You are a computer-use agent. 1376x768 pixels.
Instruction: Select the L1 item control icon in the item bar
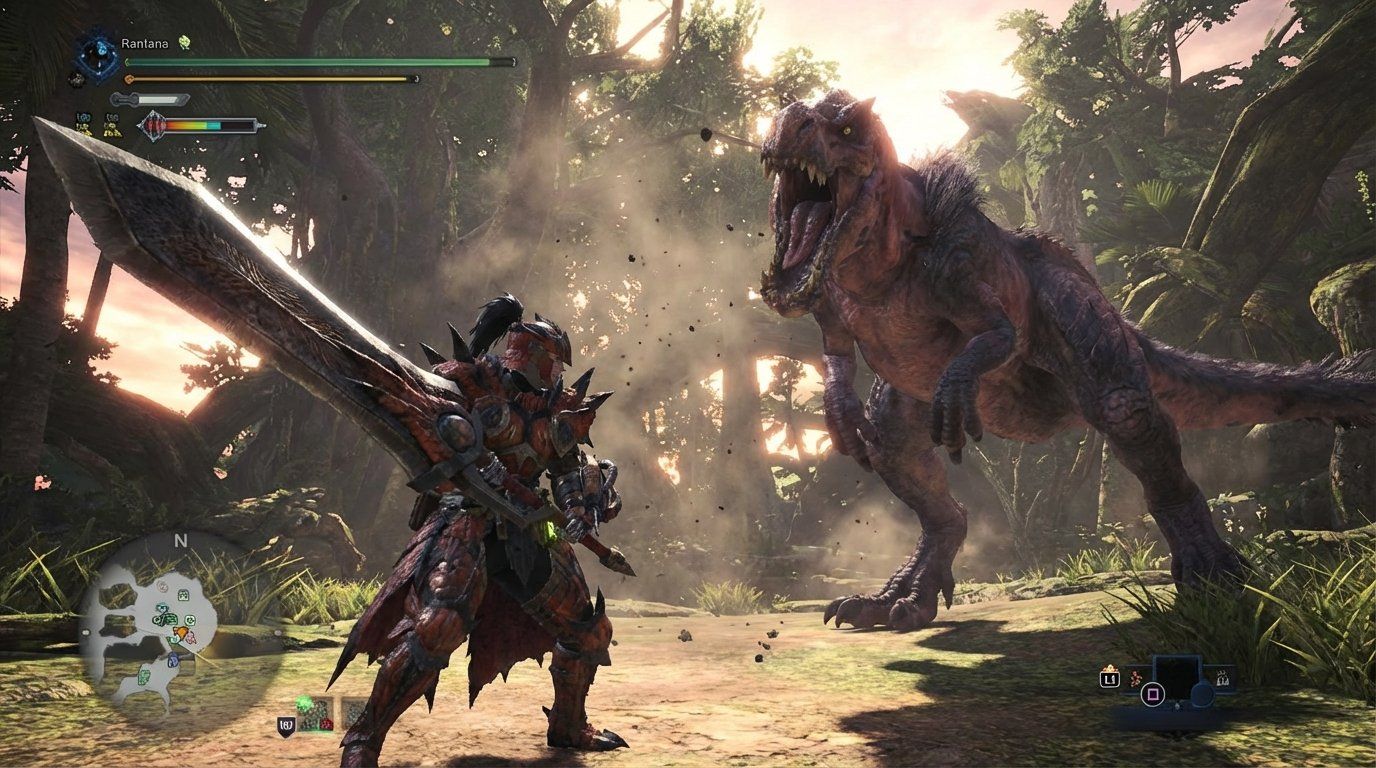click(x=1109, y=680)
